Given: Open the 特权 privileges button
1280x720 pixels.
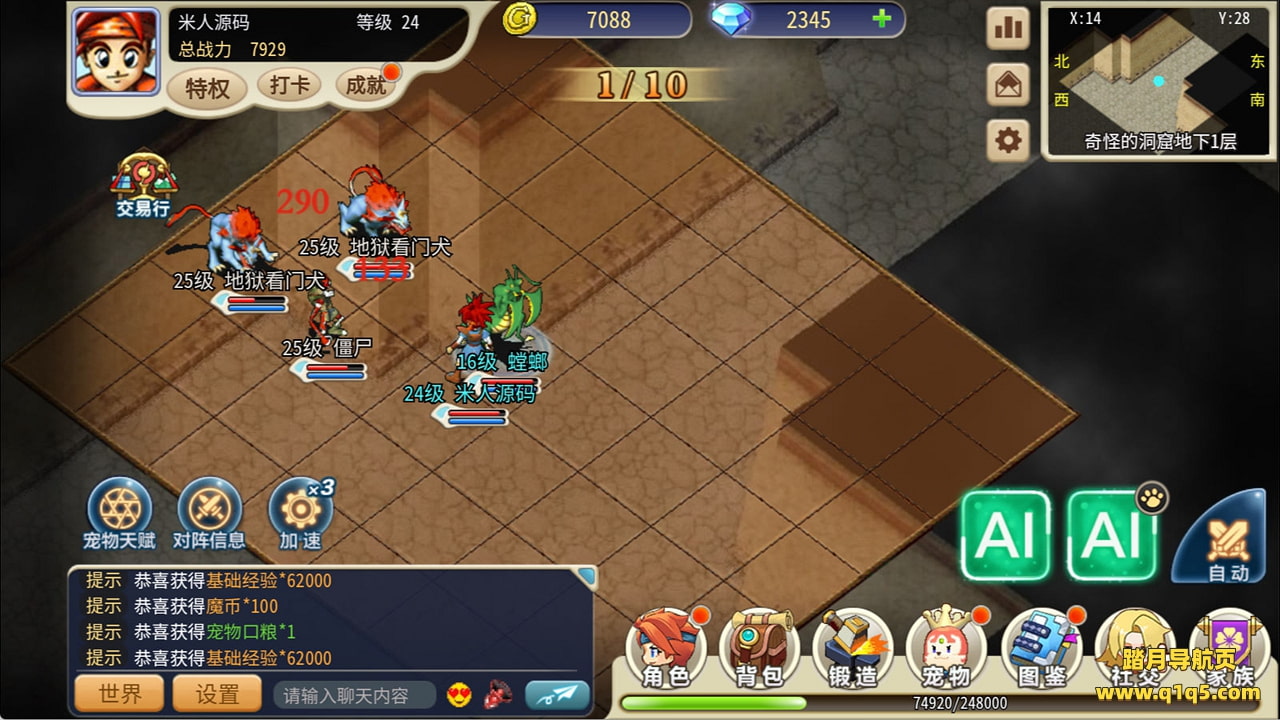Looking at the screenshot, I should [x=207, y=89].
